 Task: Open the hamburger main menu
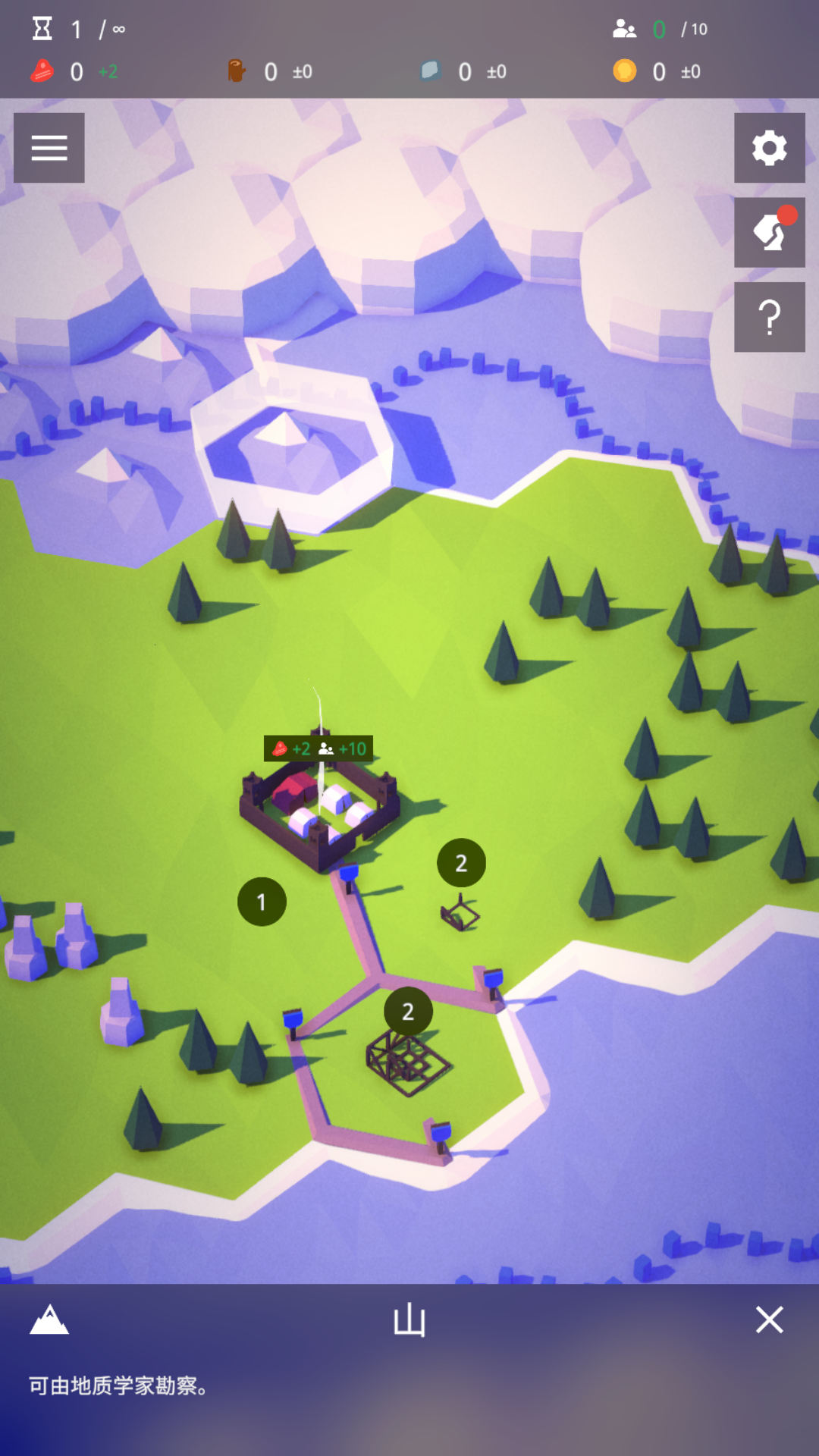coord(49,148)
